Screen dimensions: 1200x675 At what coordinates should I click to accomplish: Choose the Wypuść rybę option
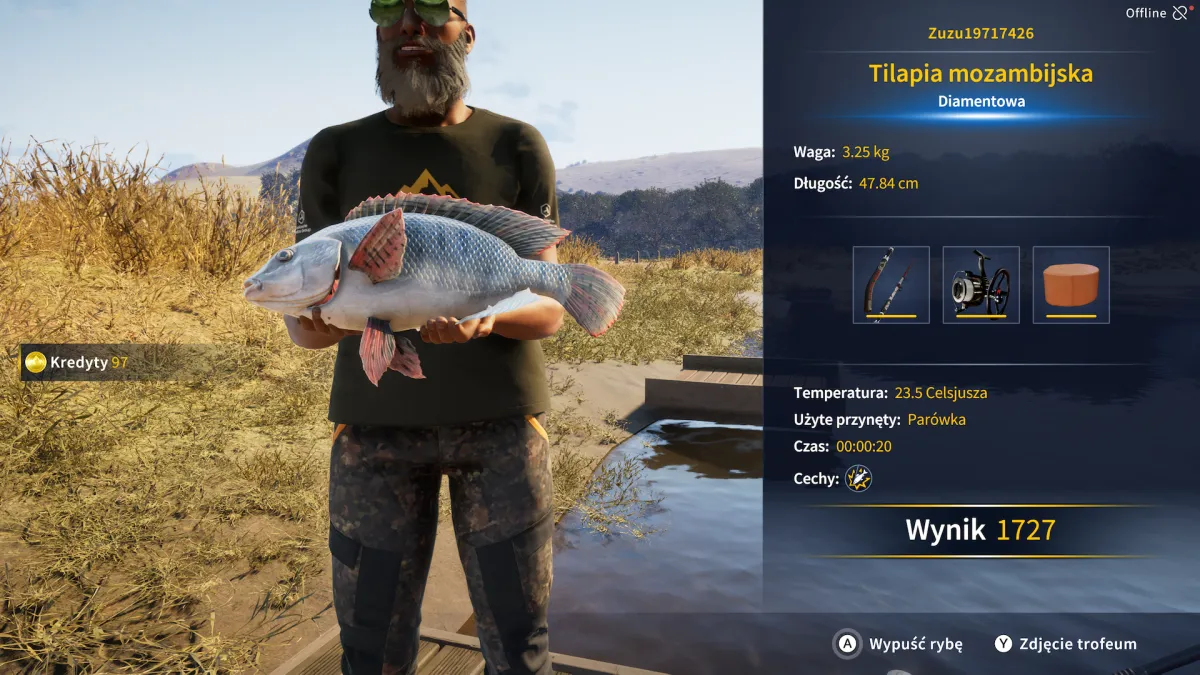pyautogui.click(x=898, y=644)
